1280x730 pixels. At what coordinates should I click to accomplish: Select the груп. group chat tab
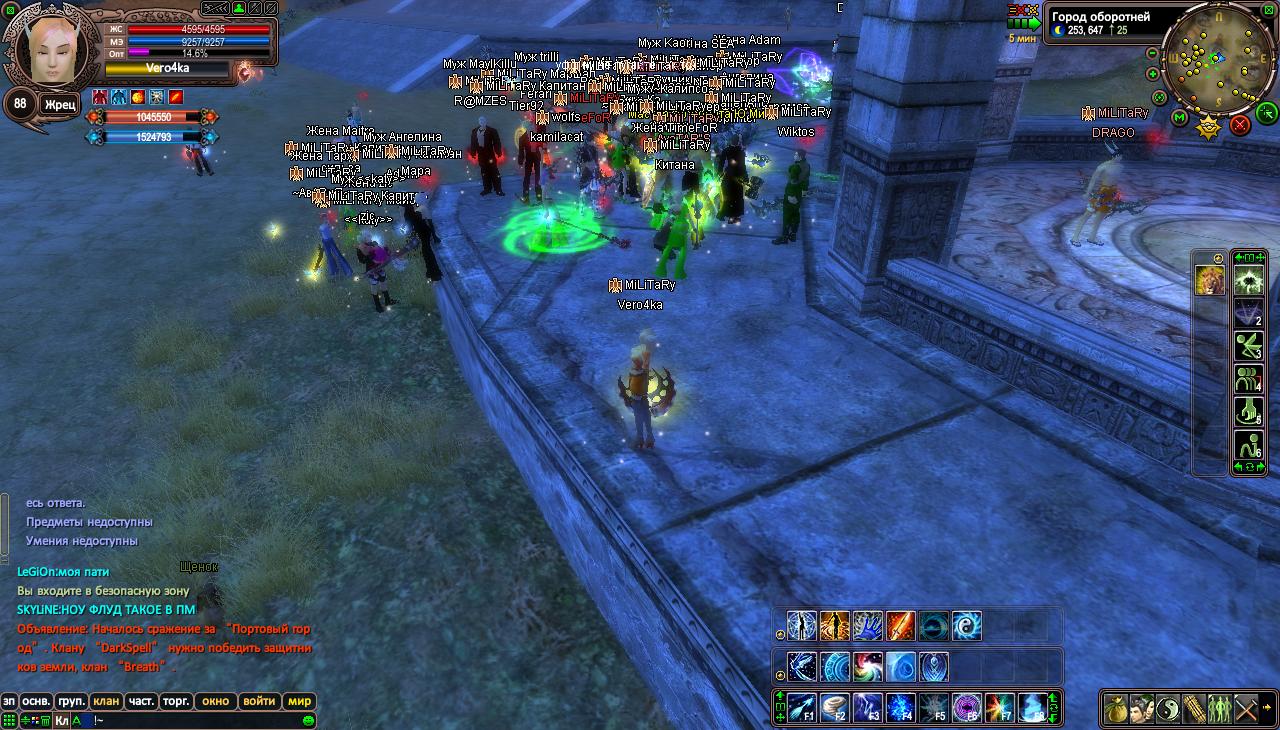pos(71,701)
